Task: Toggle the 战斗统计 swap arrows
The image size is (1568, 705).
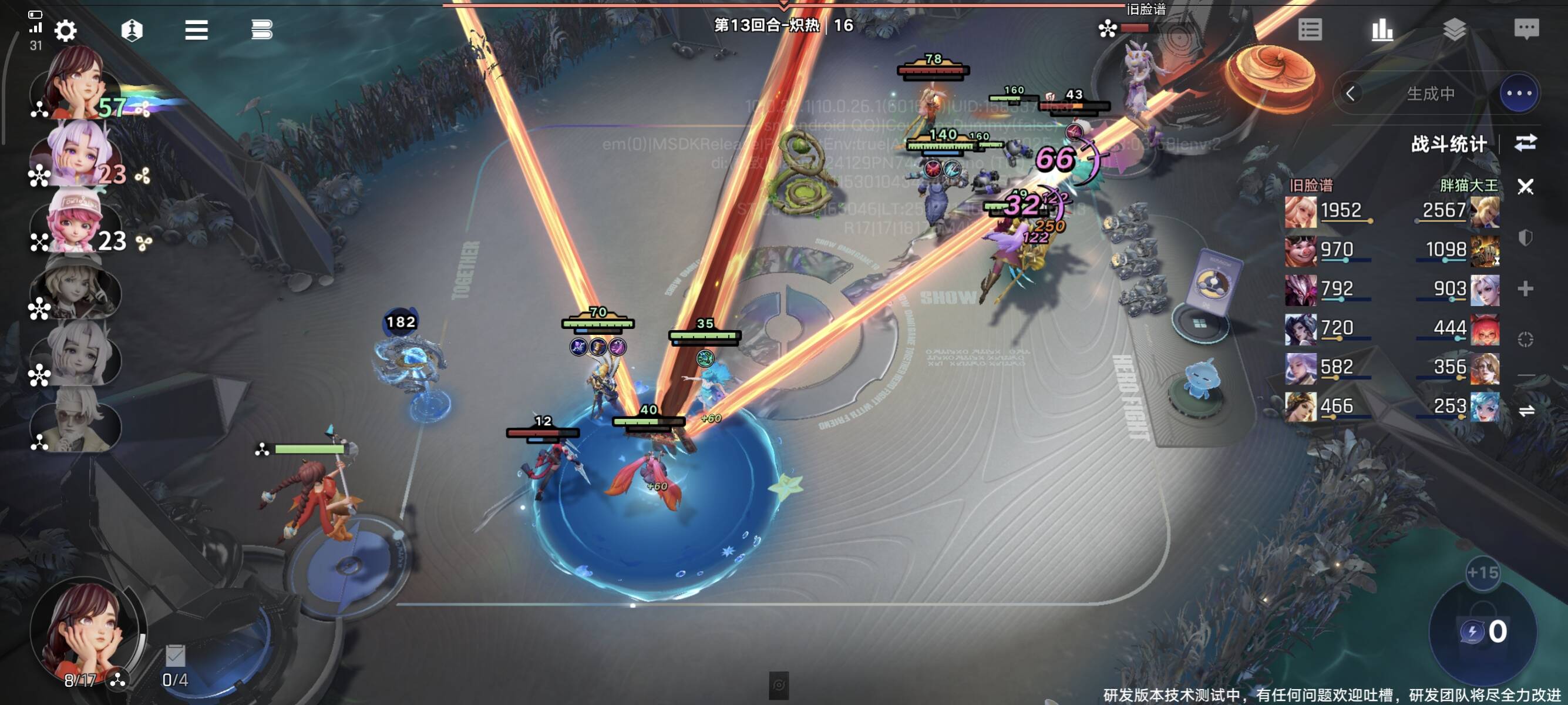Action: pyautogui.click(x=1525, y=143)
